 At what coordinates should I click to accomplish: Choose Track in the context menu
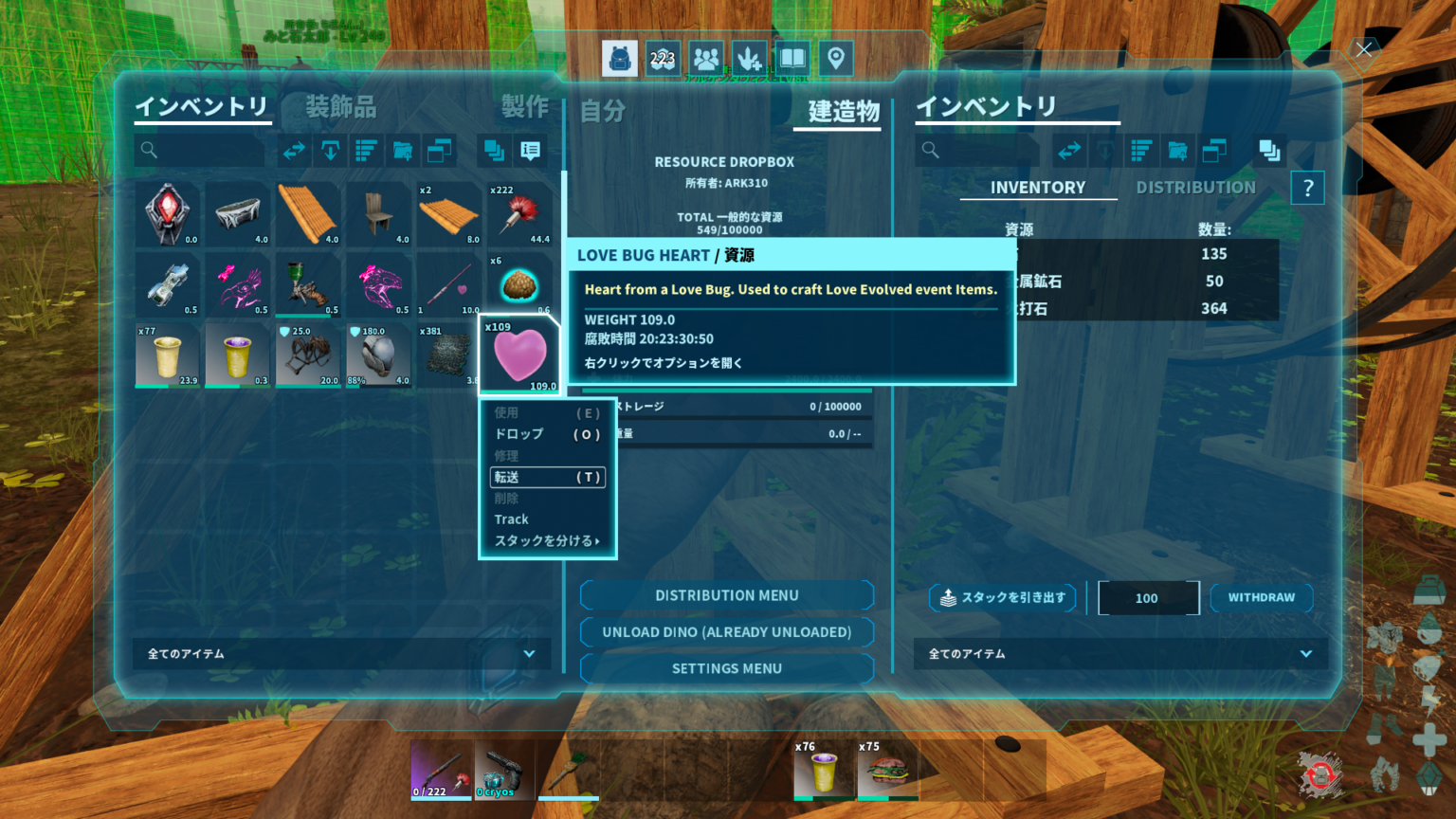click(512, 519)
